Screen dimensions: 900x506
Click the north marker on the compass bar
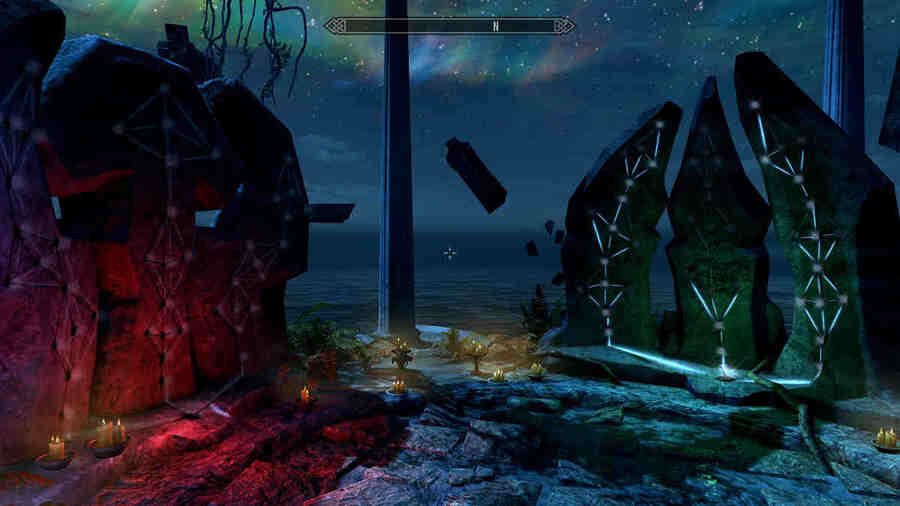pos(494,26)
